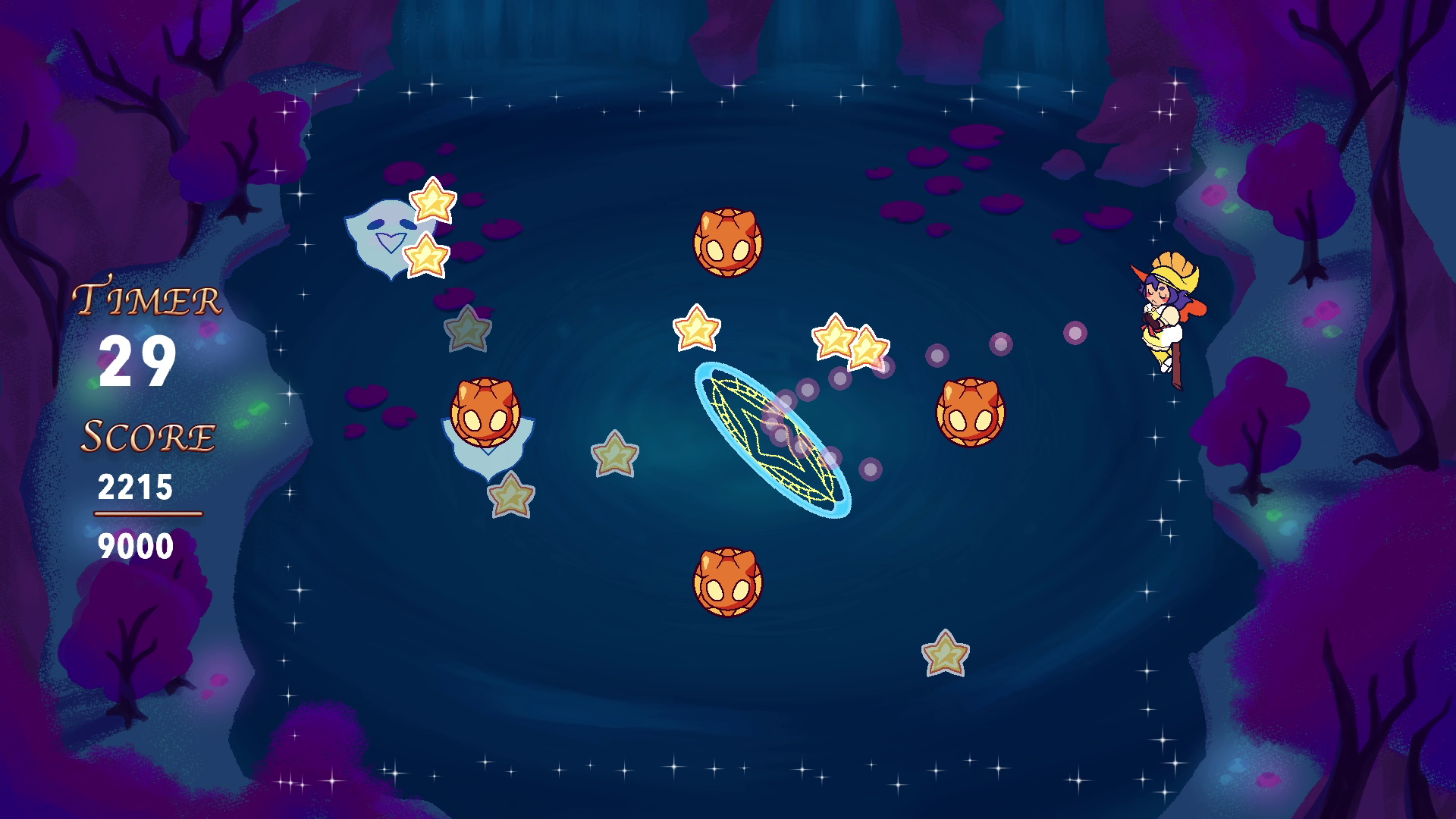Image resolution: width=1456 pixels, height=819 pixels.
Task: Click the Score heading on the left
Action: point(149,437)
